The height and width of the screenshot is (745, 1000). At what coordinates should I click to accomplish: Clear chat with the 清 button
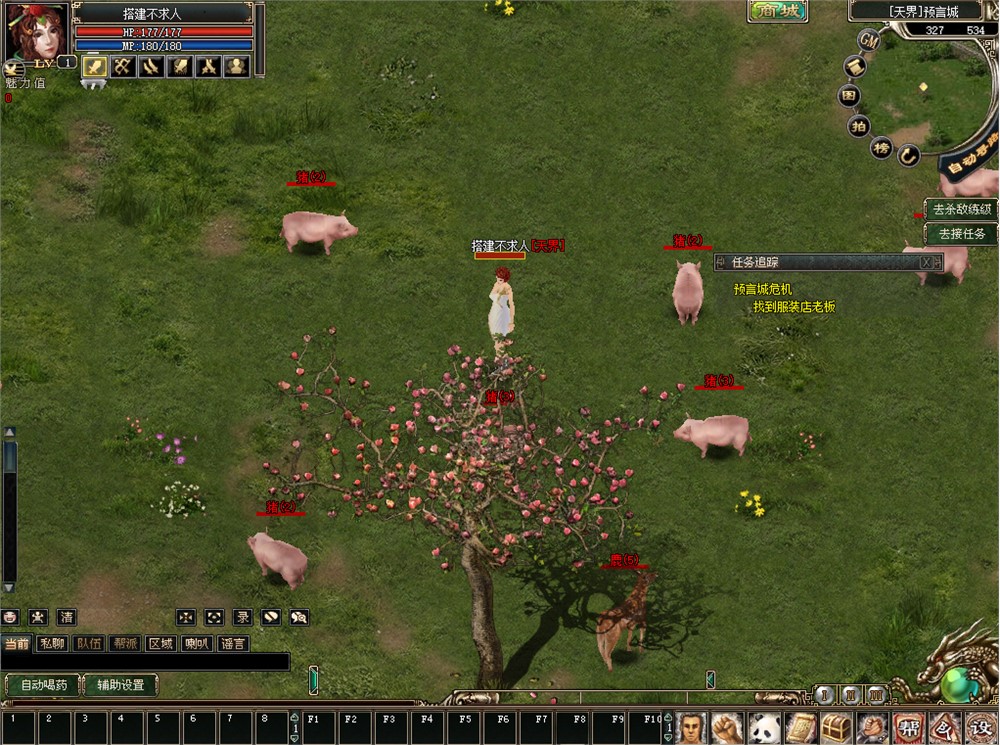[x=66, y=618]
